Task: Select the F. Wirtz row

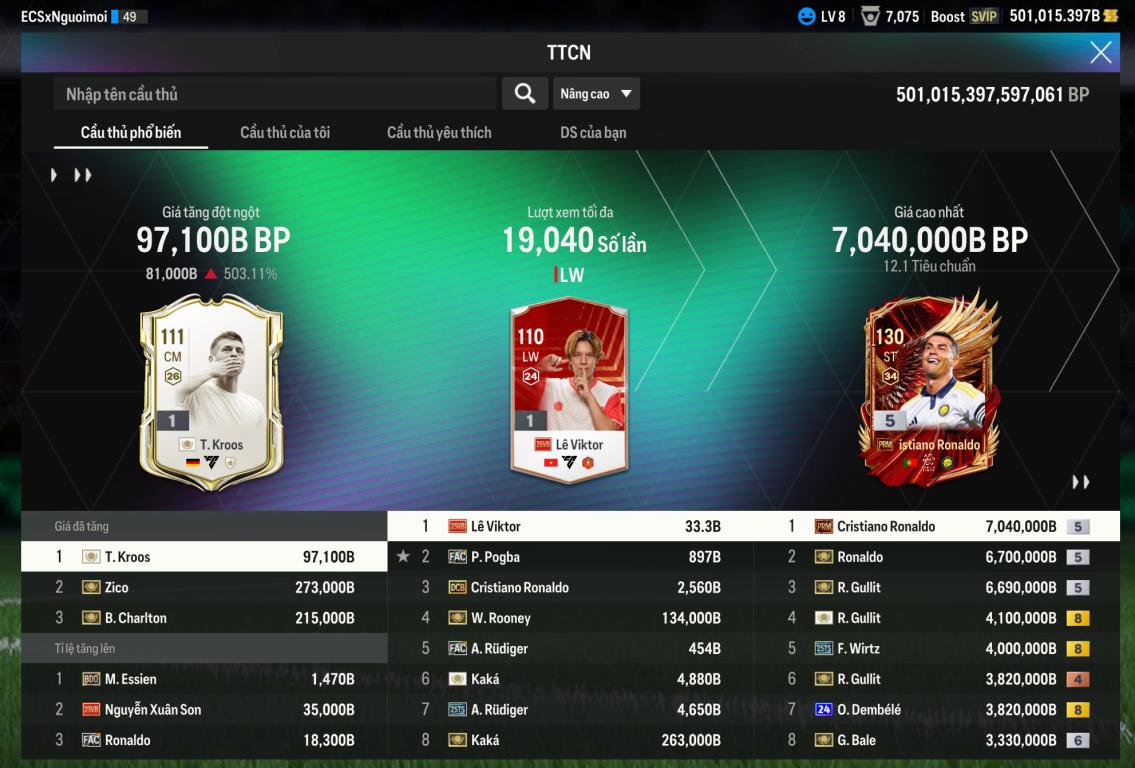Action: (937, 649)
